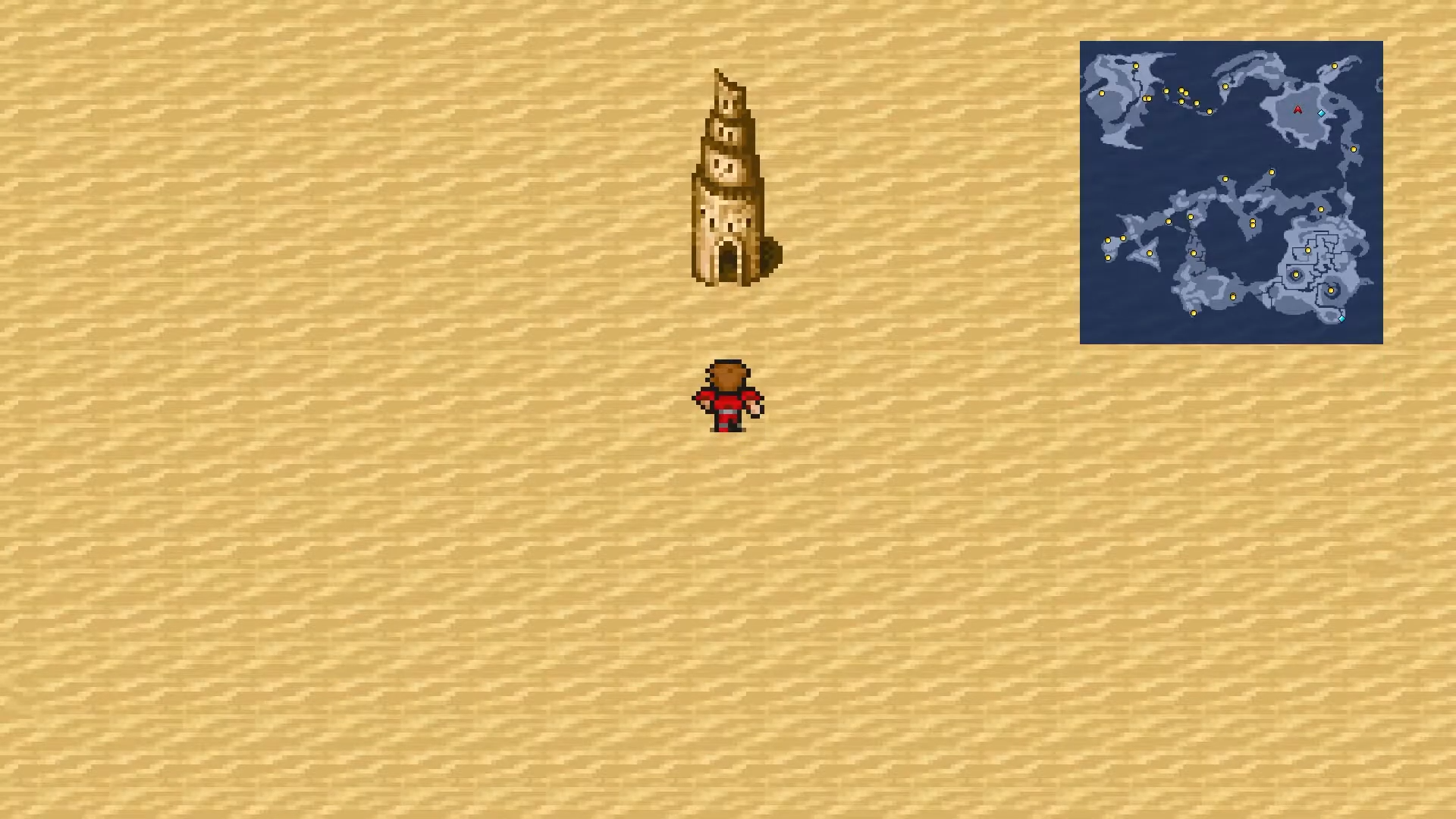Click the red arrow position marker on minimap

1298,110
